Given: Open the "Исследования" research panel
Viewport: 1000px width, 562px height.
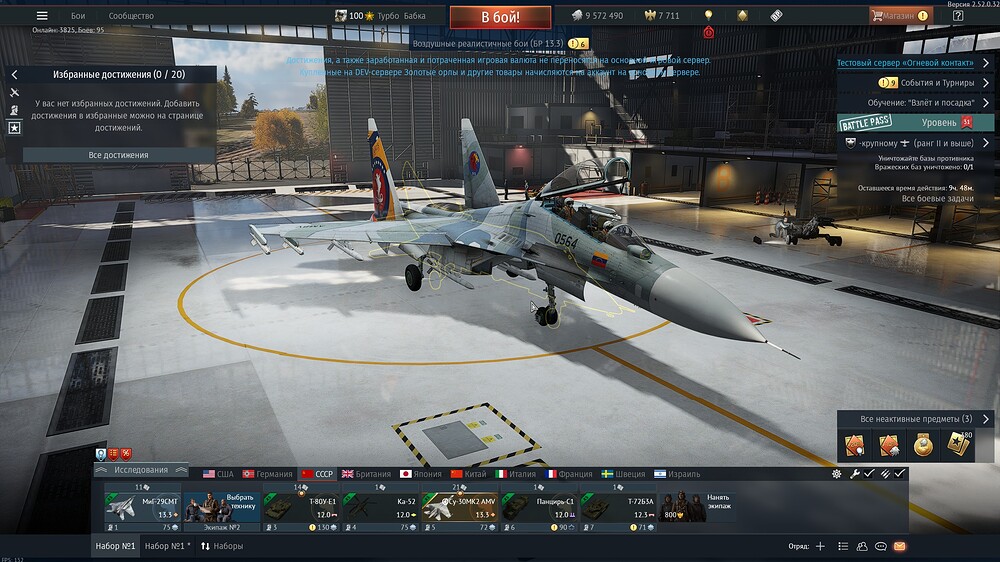Looking at the screenshot, I should pos(140,470).
